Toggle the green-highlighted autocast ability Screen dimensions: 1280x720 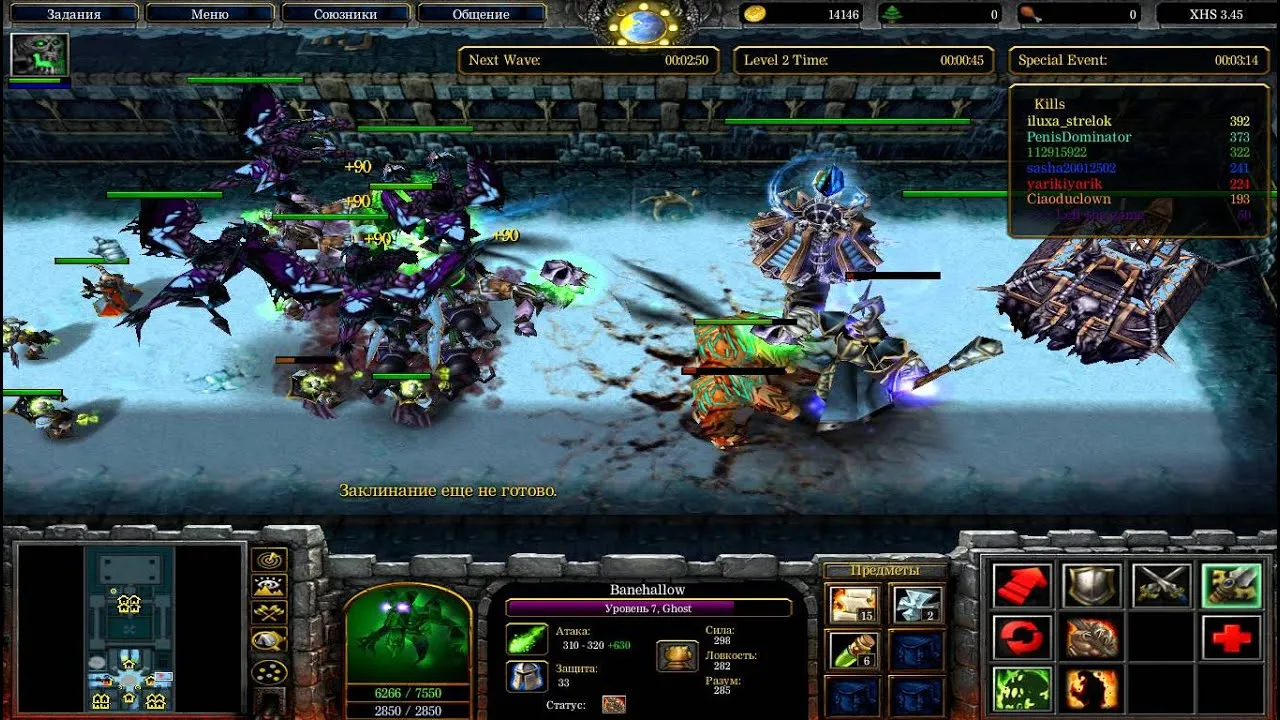[1231, 585]
